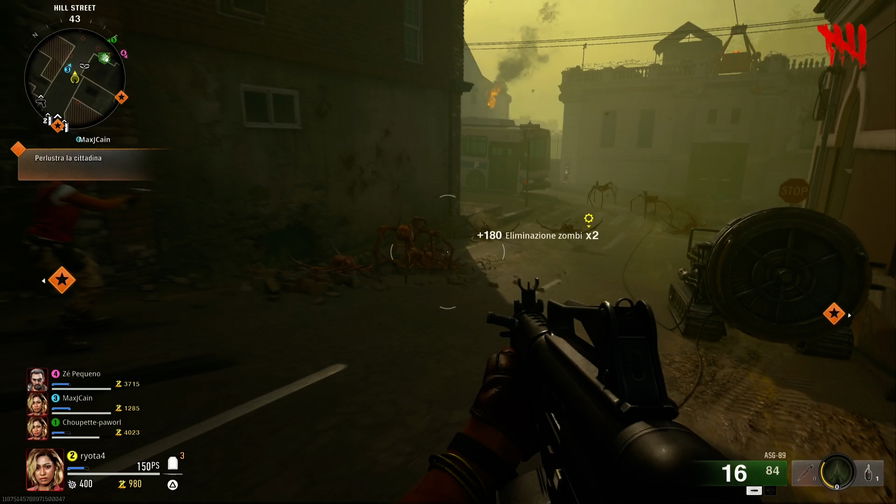Screen dimensions: 896x504
Task: Select the tombstone self-revive icon
Action: [172, 464]
